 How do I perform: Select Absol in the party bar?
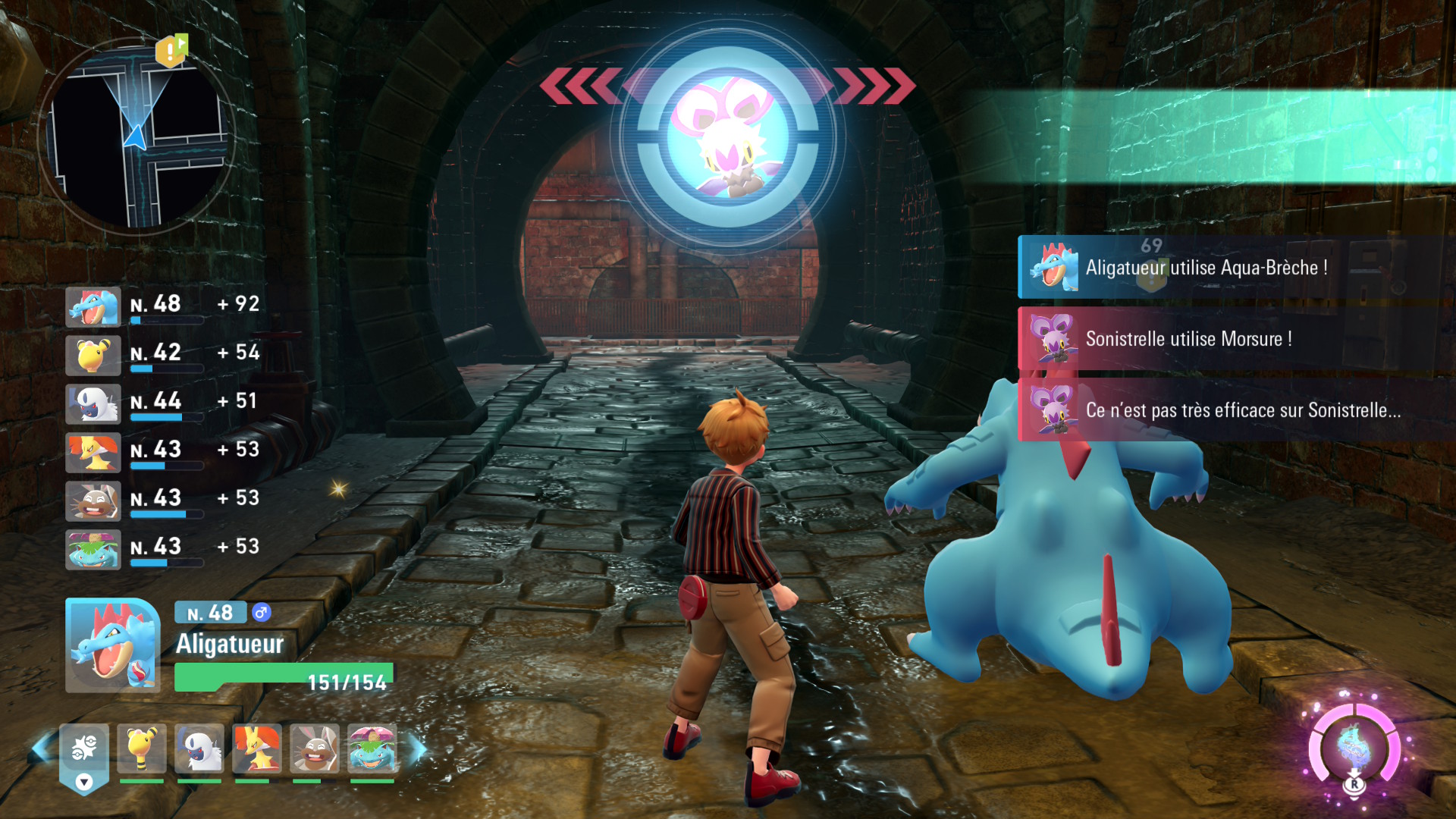click(x=199, y=748)
